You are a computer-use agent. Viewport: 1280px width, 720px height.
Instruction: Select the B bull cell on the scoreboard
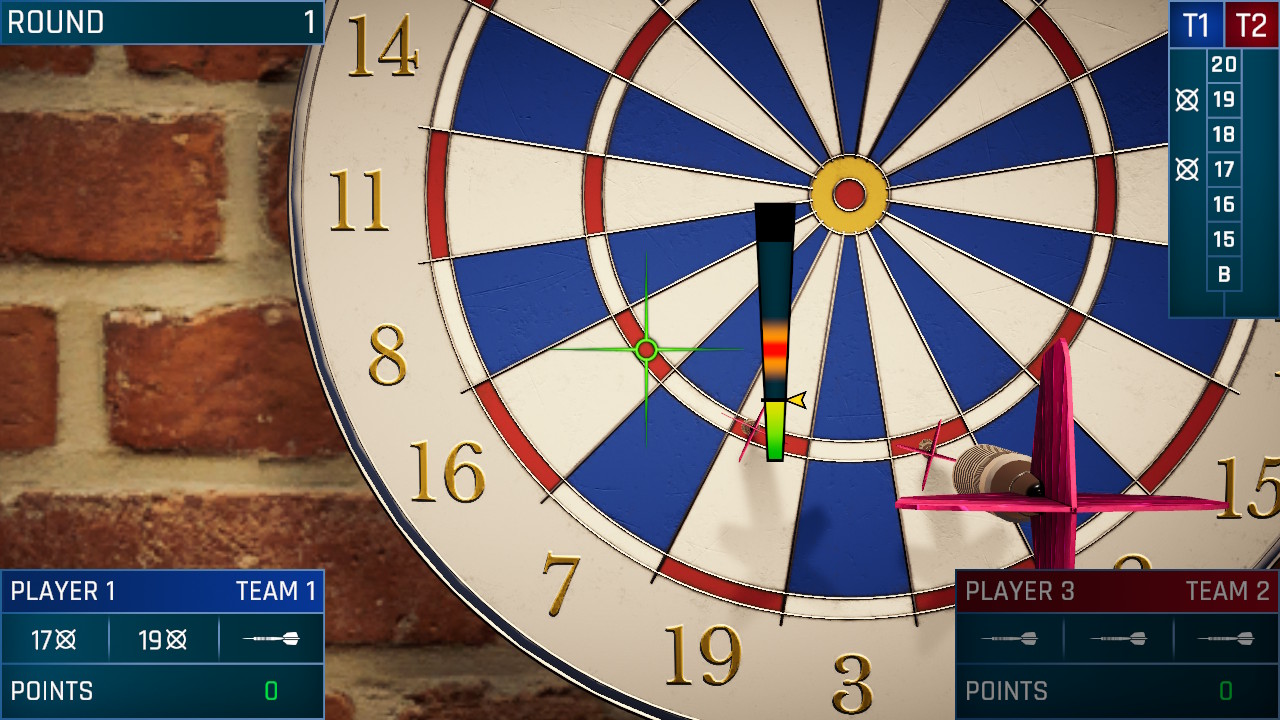1223,274
